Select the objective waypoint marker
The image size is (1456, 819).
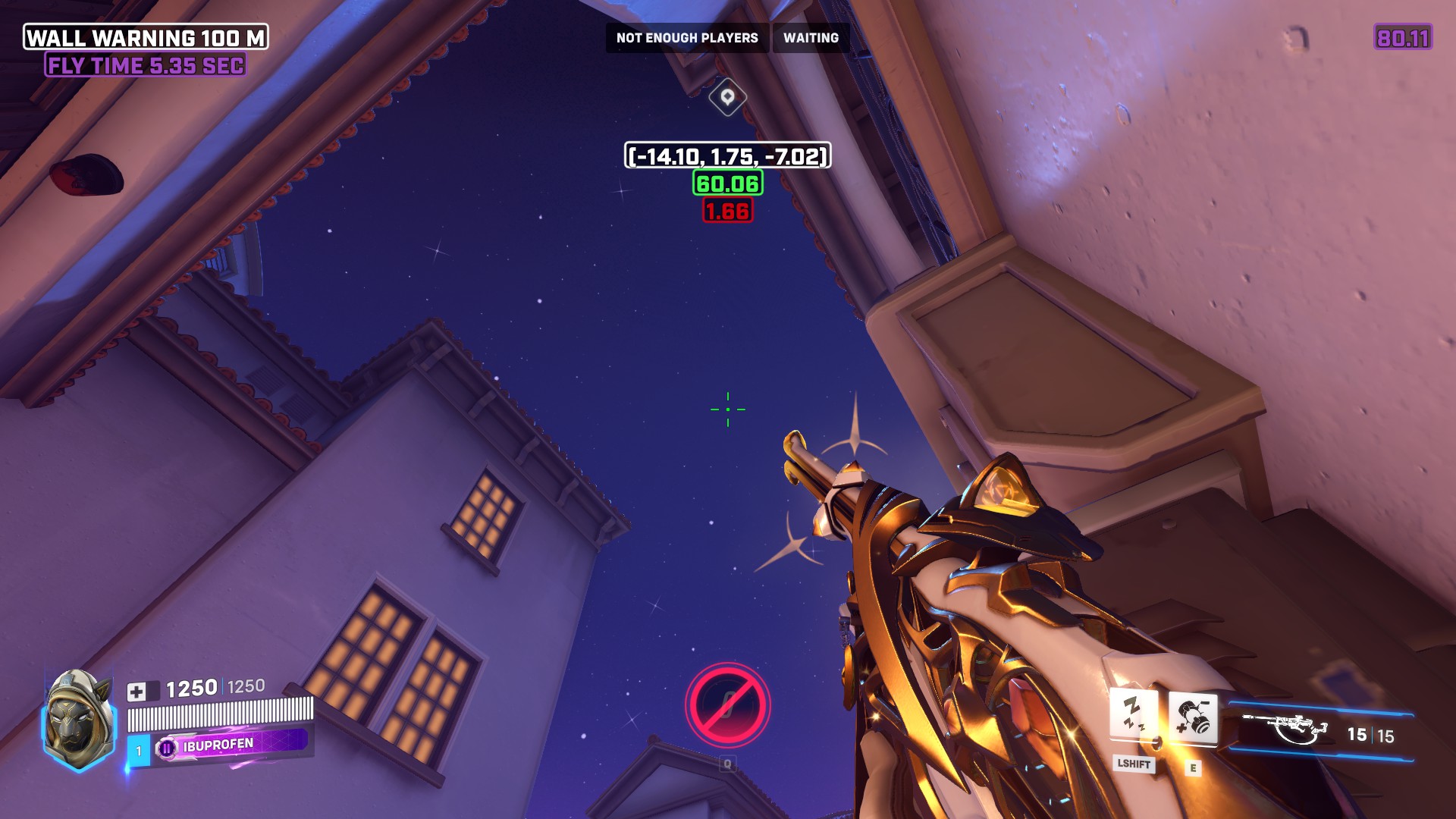coord(727,97)
